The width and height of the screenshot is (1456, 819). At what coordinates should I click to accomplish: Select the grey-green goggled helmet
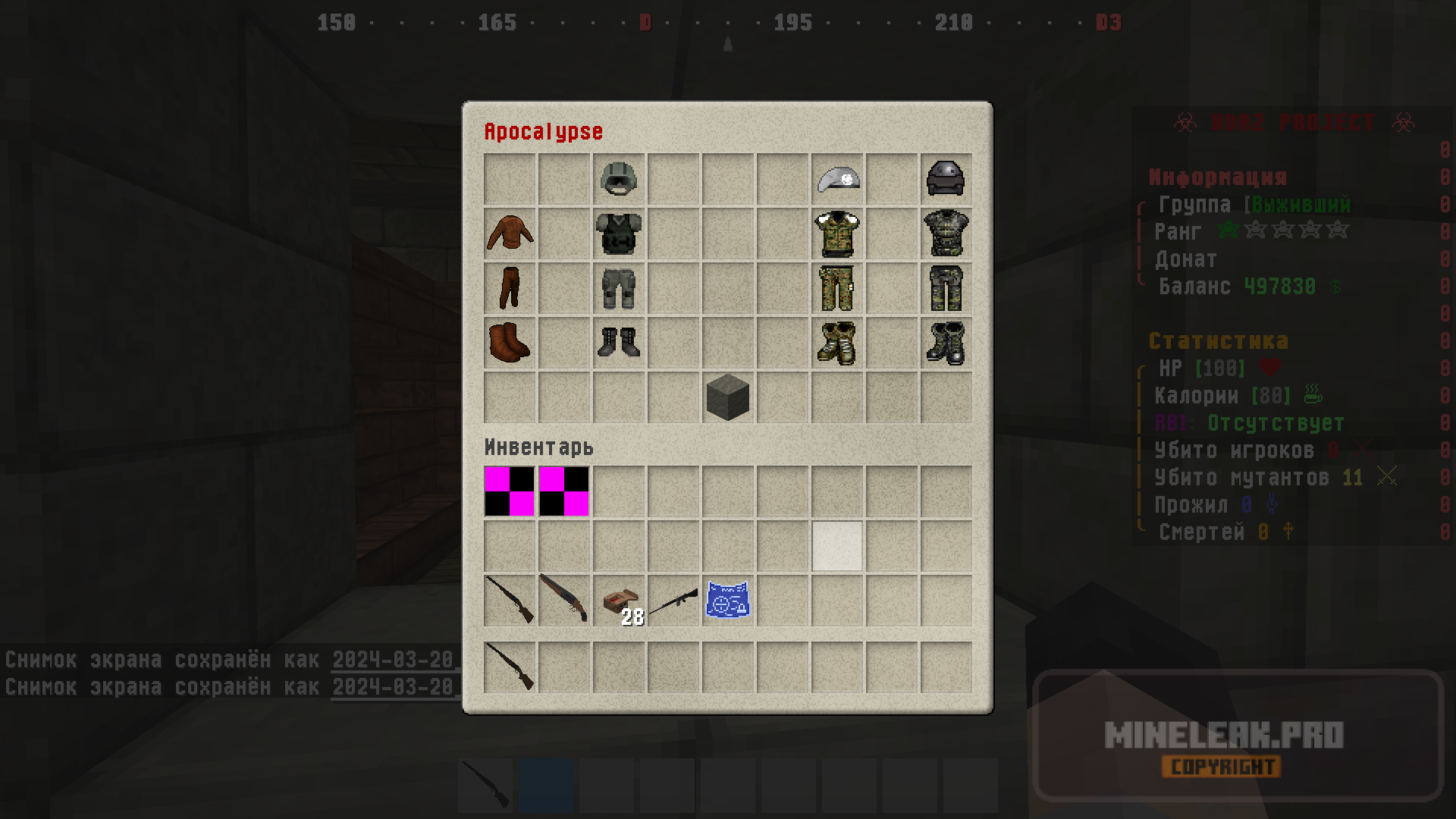click(x=619, y=179)
